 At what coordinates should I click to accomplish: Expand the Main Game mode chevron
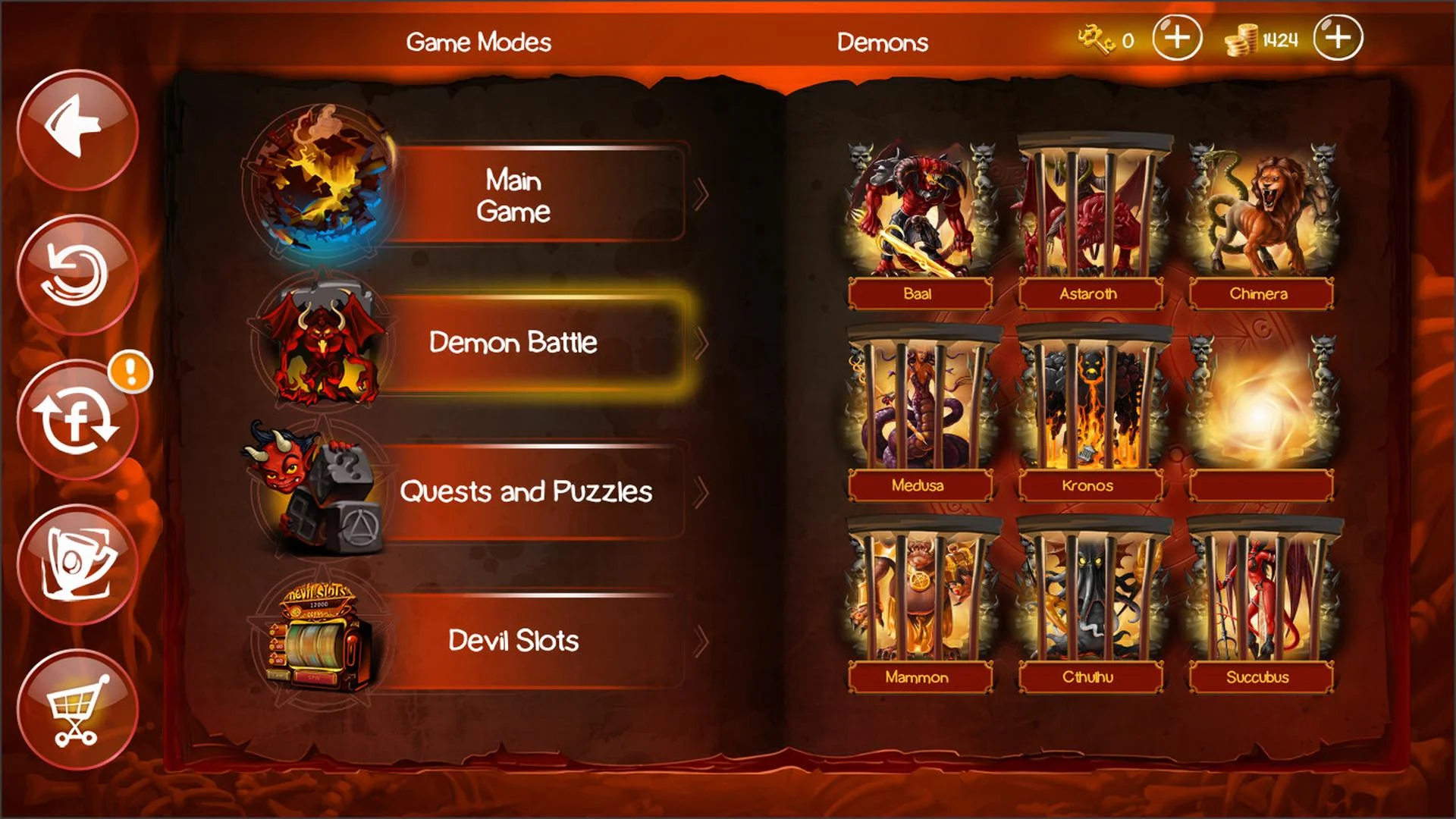click(701, 196)
